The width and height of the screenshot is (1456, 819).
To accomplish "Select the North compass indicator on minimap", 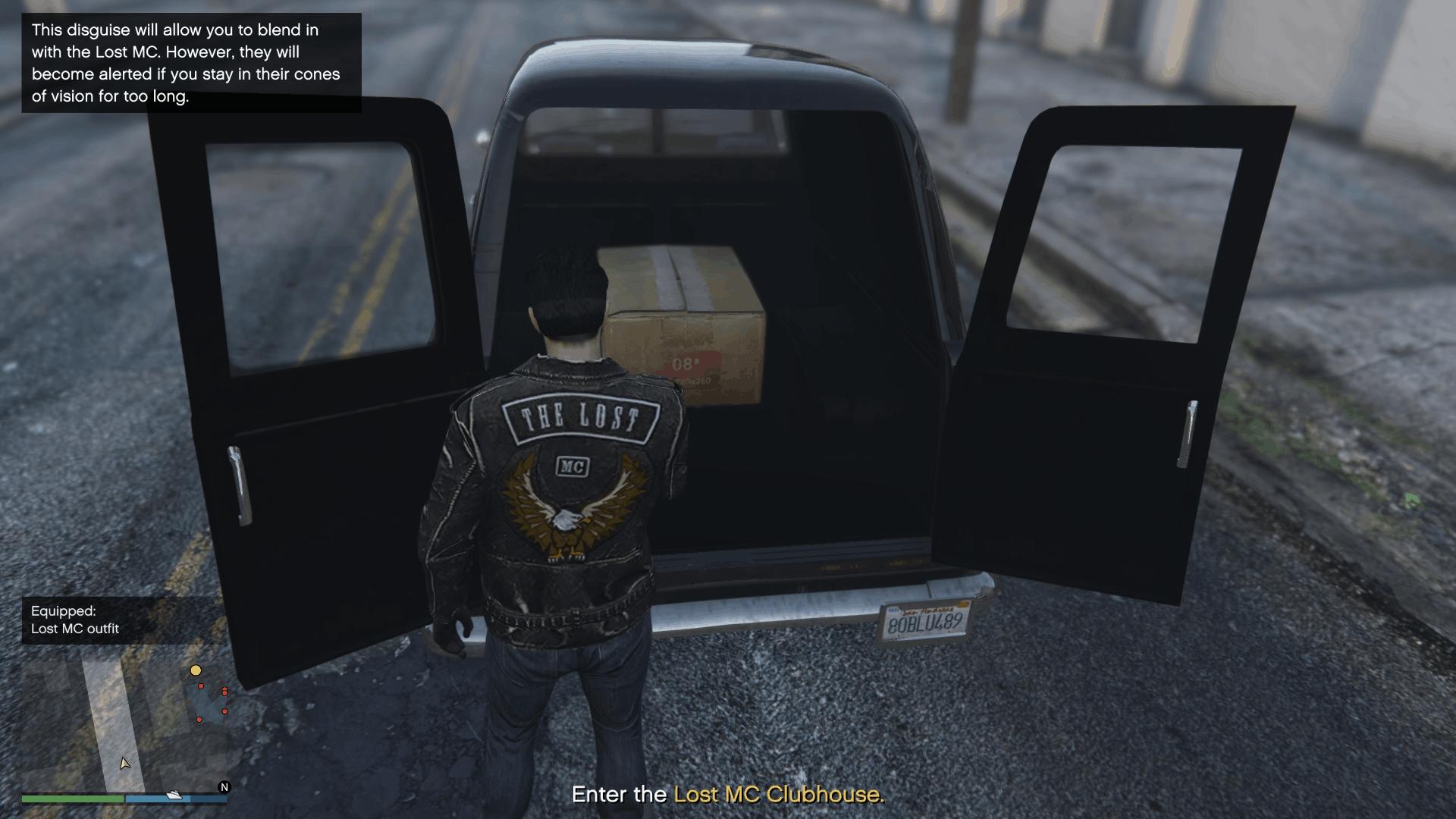I will click(x=224, y=787).
